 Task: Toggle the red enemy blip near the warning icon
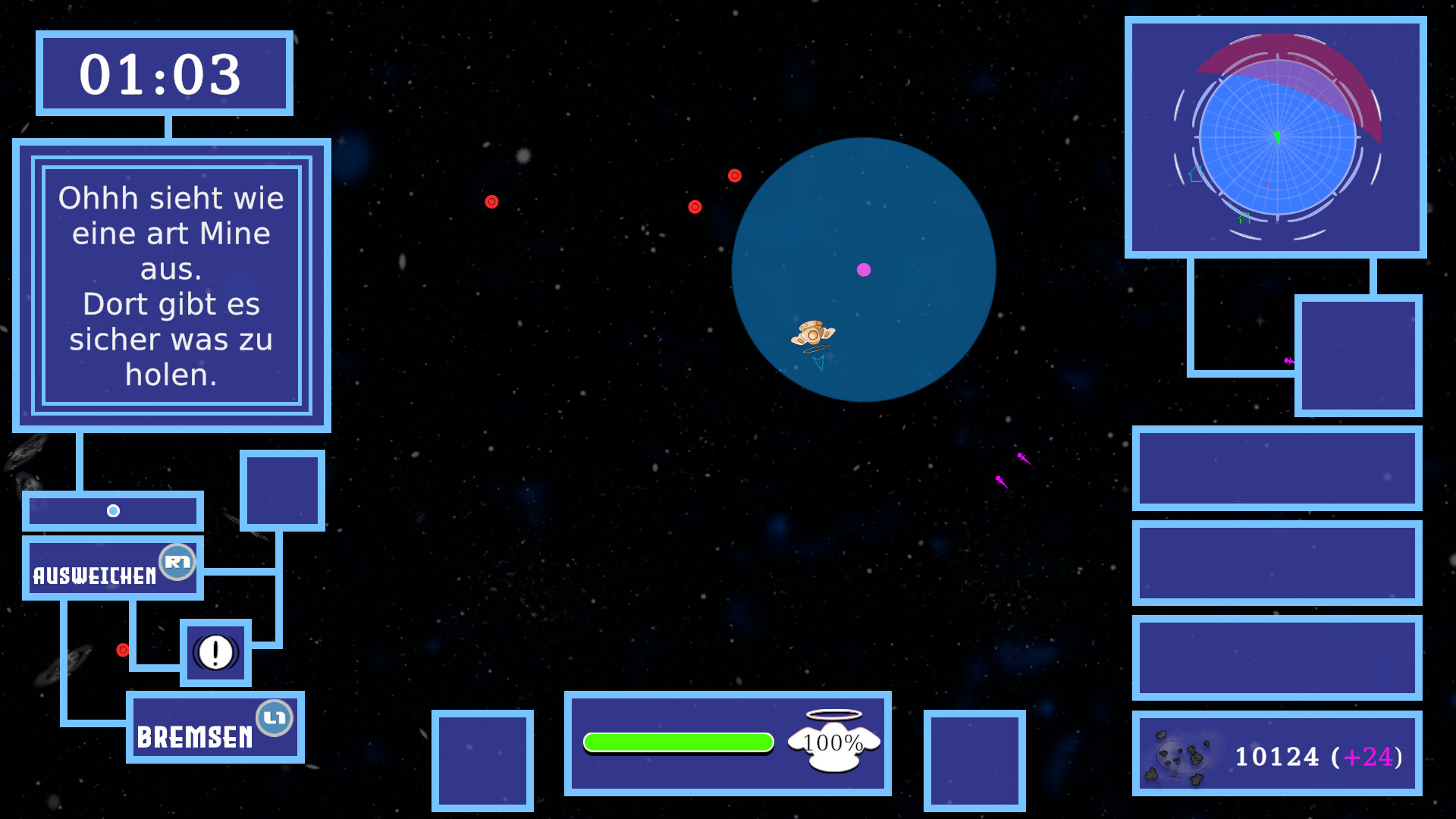point(123,648)
